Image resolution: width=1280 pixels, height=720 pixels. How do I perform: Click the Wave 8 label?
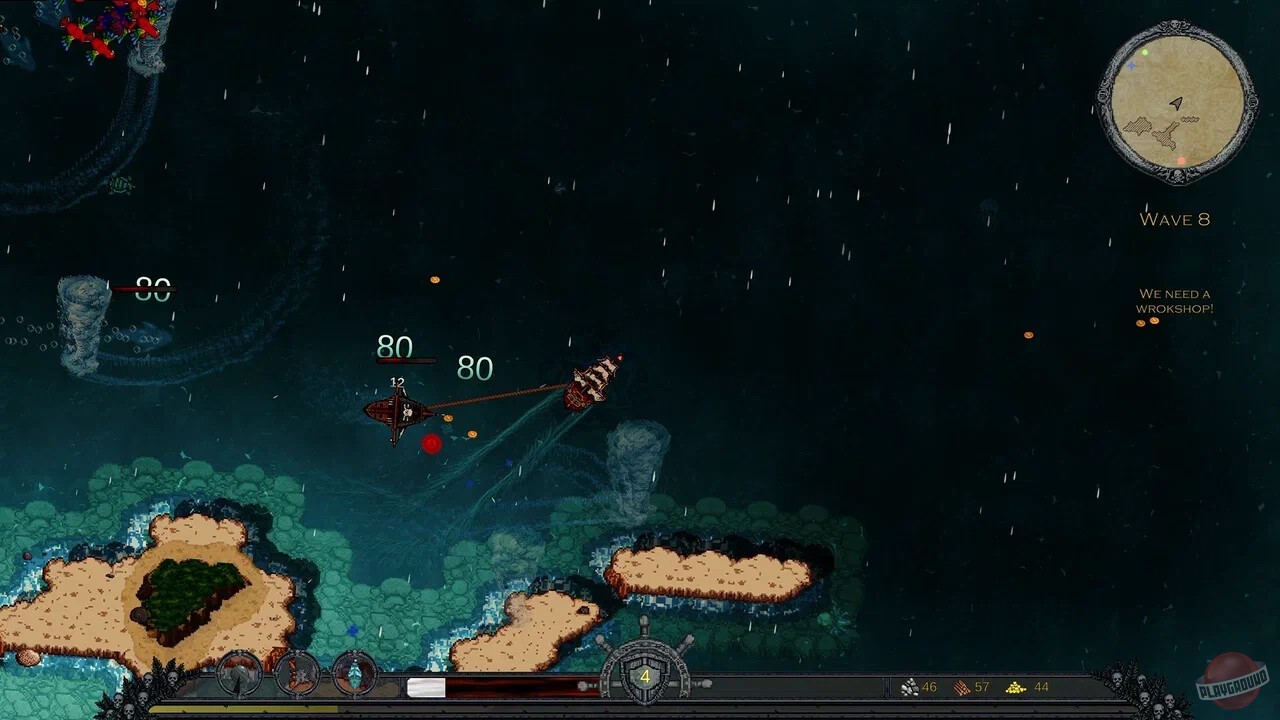1176,219
